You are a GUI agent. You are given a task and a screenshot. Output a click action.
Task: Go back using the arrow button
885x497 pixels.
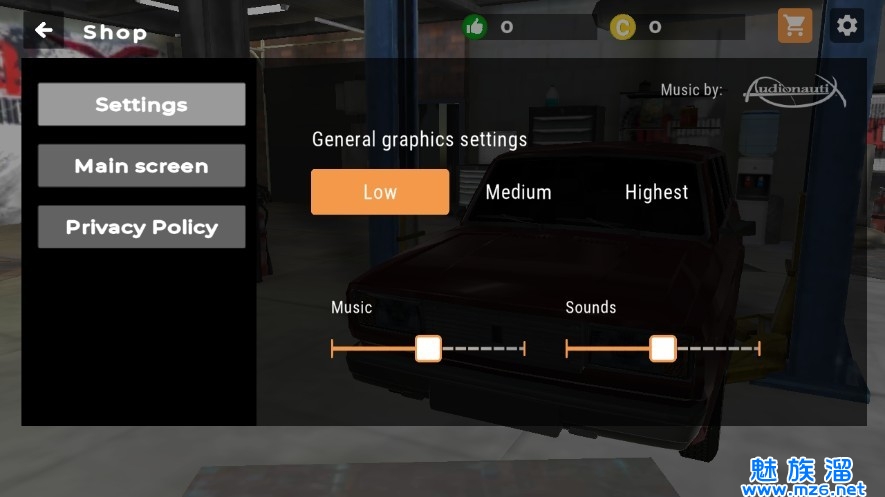tap(43, 31)
